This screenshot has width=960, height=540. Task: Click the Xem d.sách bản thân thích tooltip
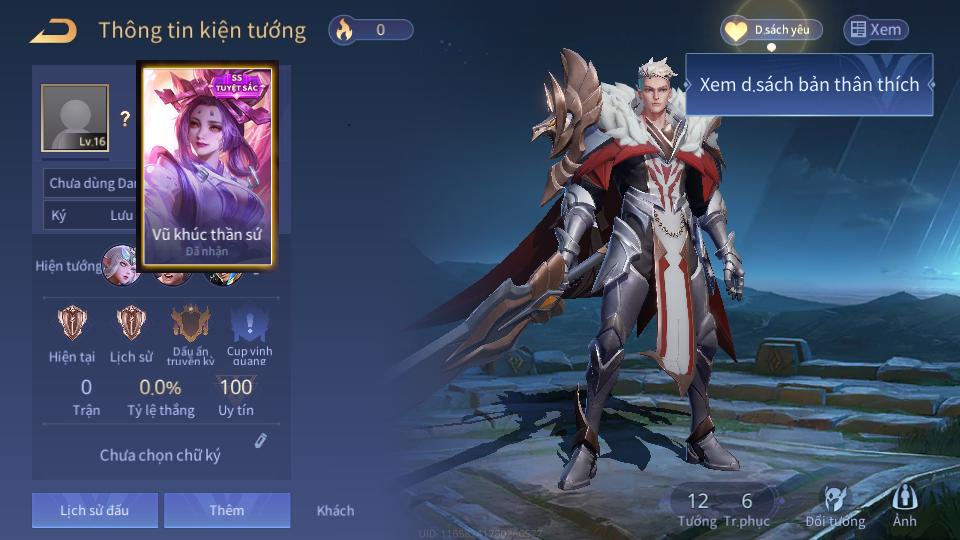pyautogui.click(x=808, y=85)
